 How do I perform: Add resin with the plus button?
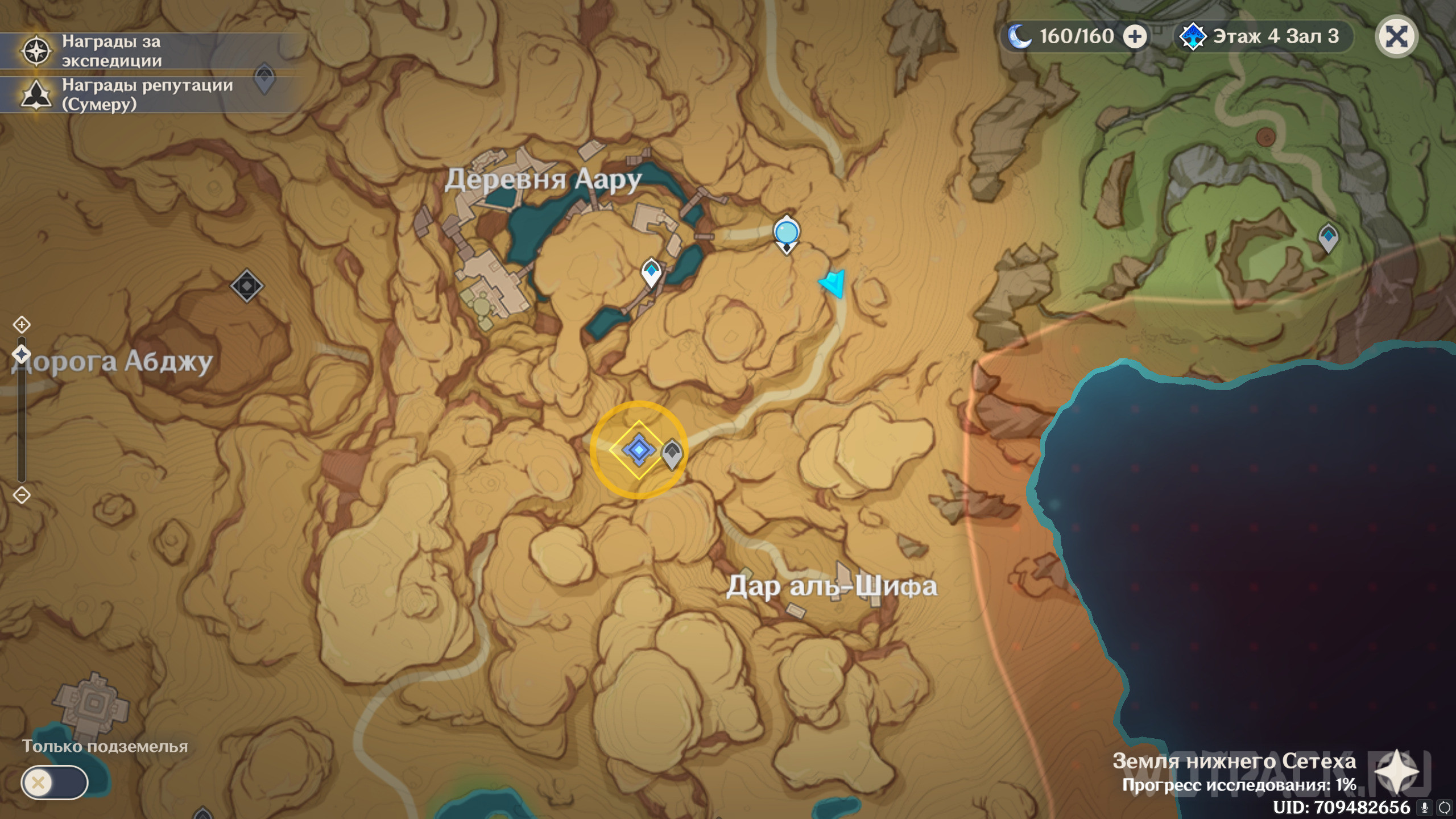1135,37
